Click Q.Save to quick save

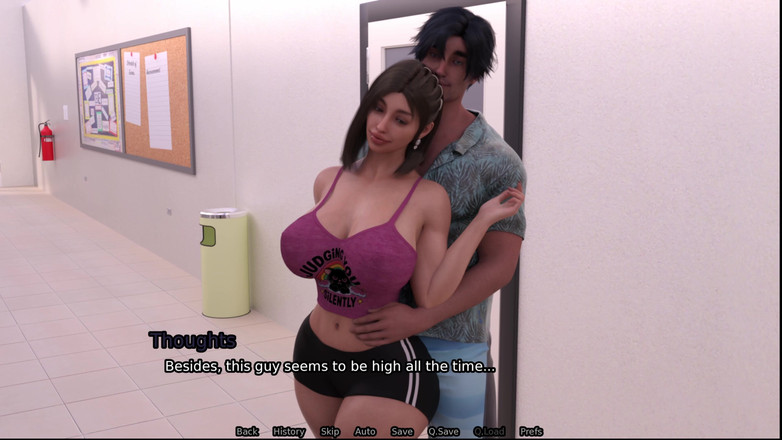point(443,432)
